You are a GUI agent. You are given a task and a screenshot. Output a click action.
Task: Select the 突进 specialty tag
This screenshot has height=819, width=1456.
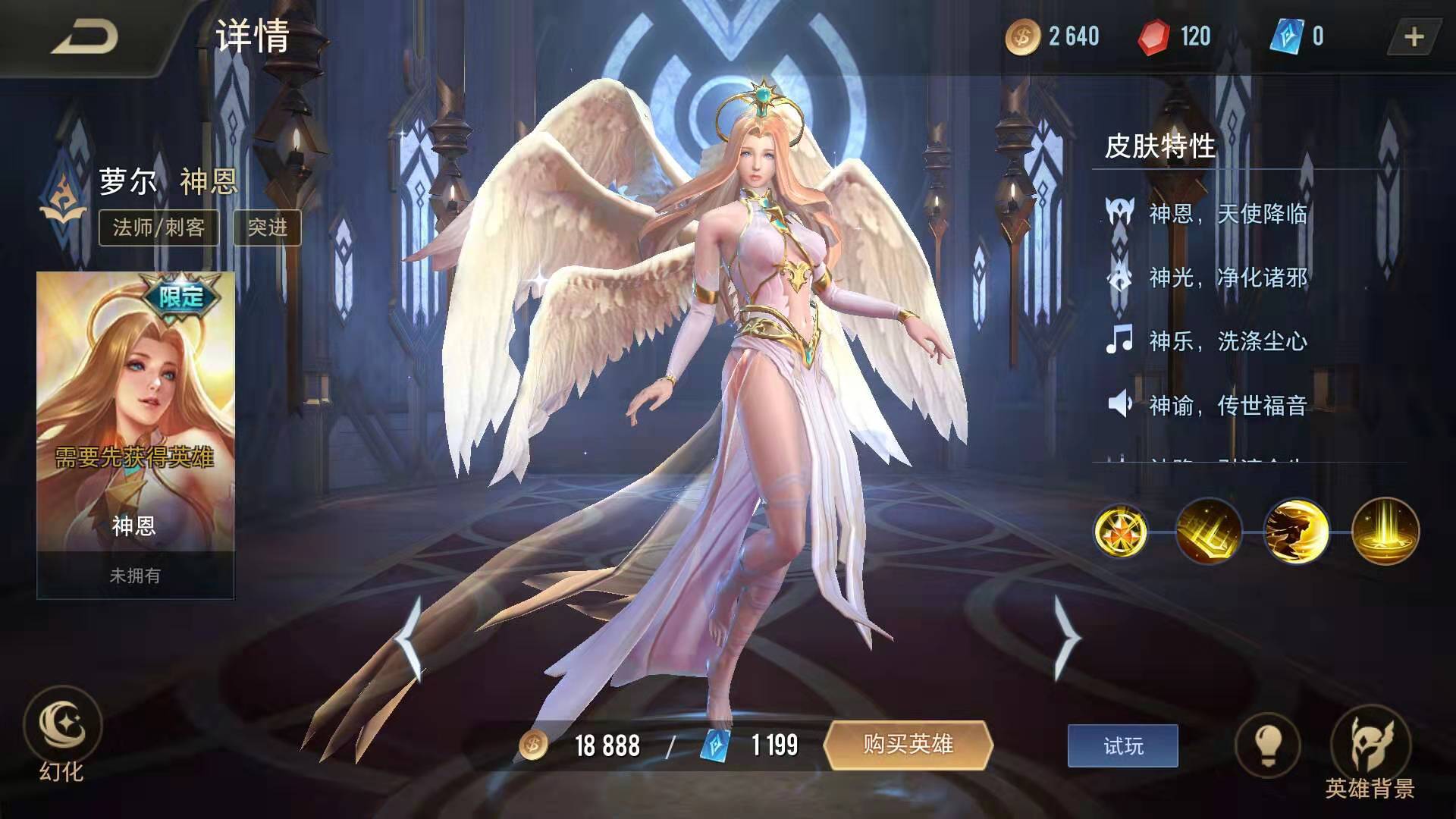(268, 227)
